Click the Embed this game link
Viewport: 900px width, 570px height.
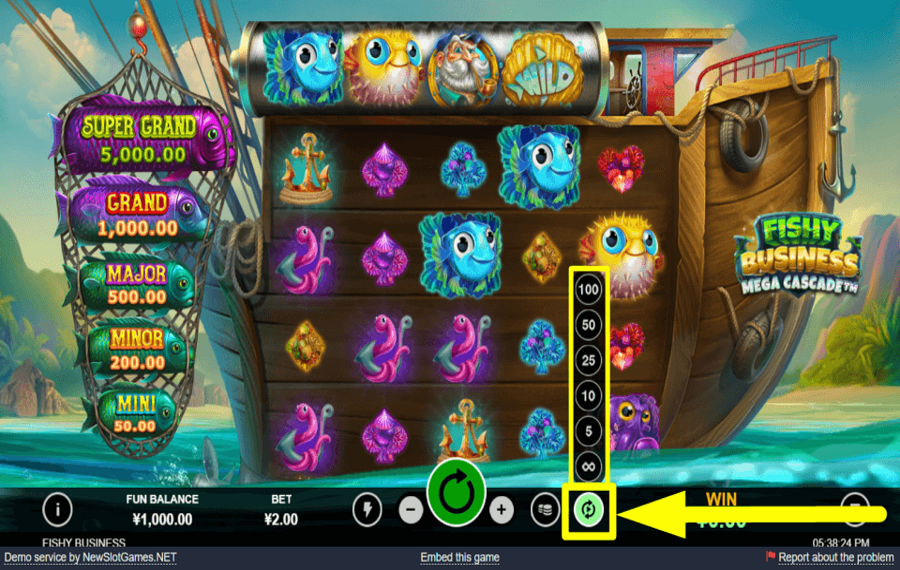[x=460, y=557]
